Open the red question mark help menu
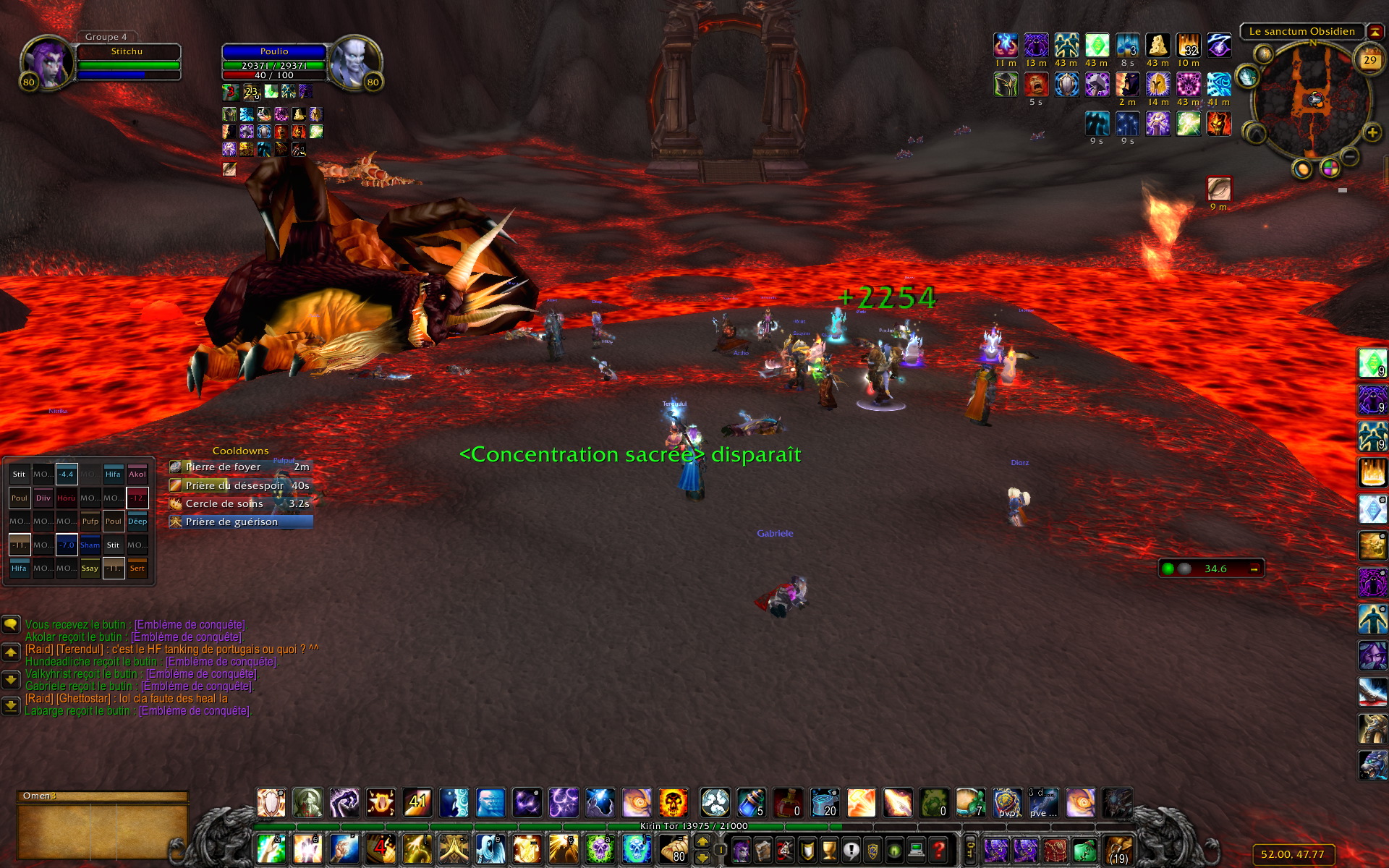 pos(938,850)
